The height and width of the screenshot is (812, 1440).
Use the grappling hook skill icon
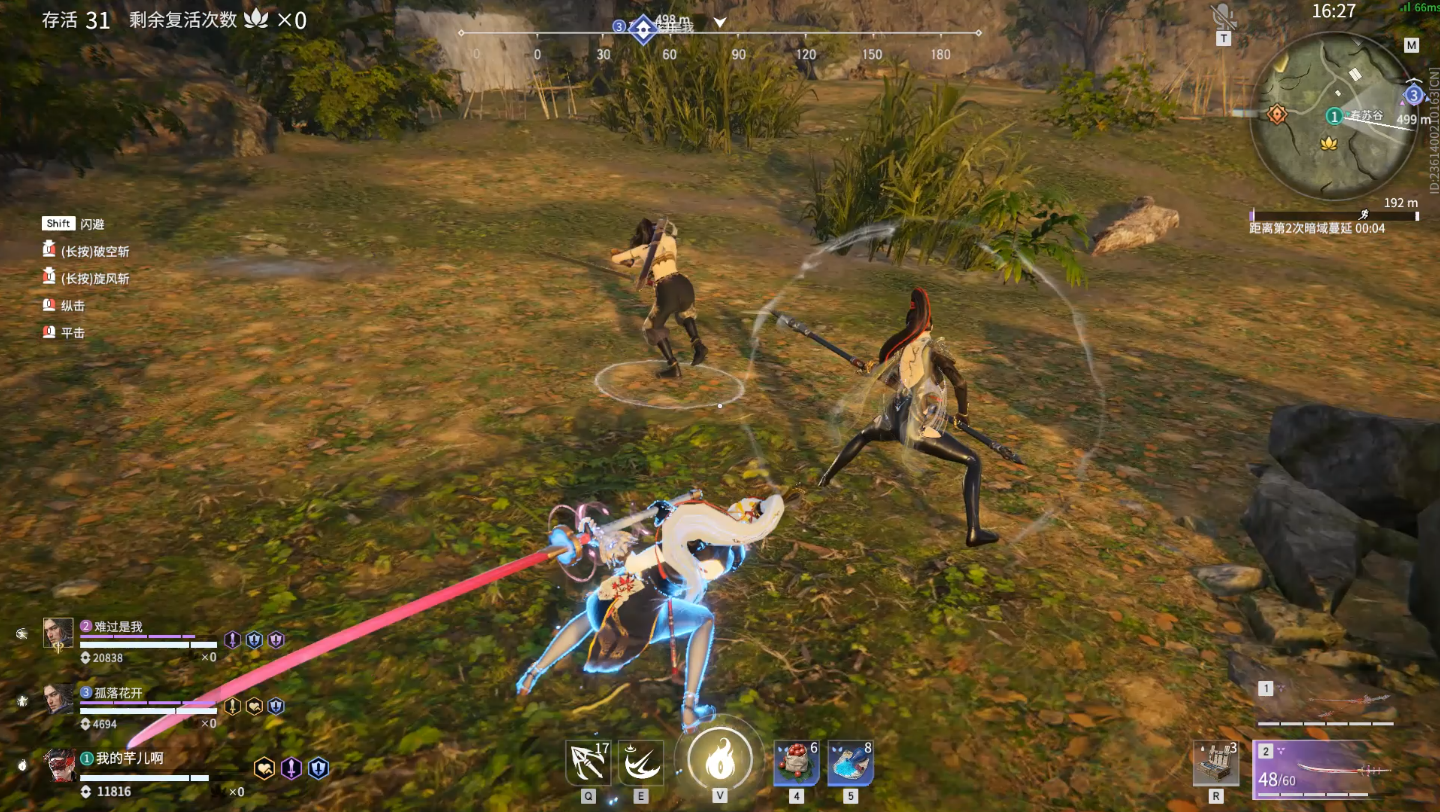(587, 762)
